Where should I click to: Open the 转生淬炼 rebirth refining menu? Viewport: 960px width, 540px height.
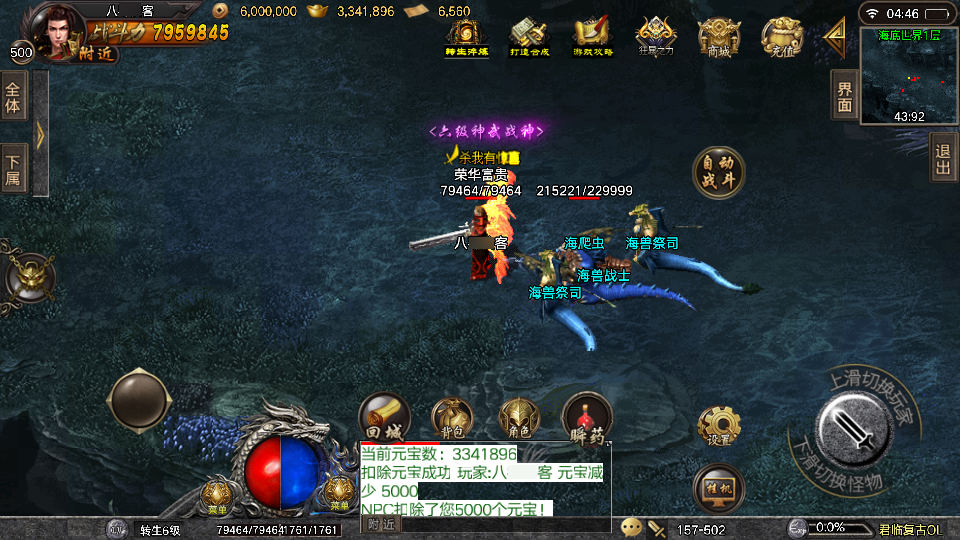(467, 37)
